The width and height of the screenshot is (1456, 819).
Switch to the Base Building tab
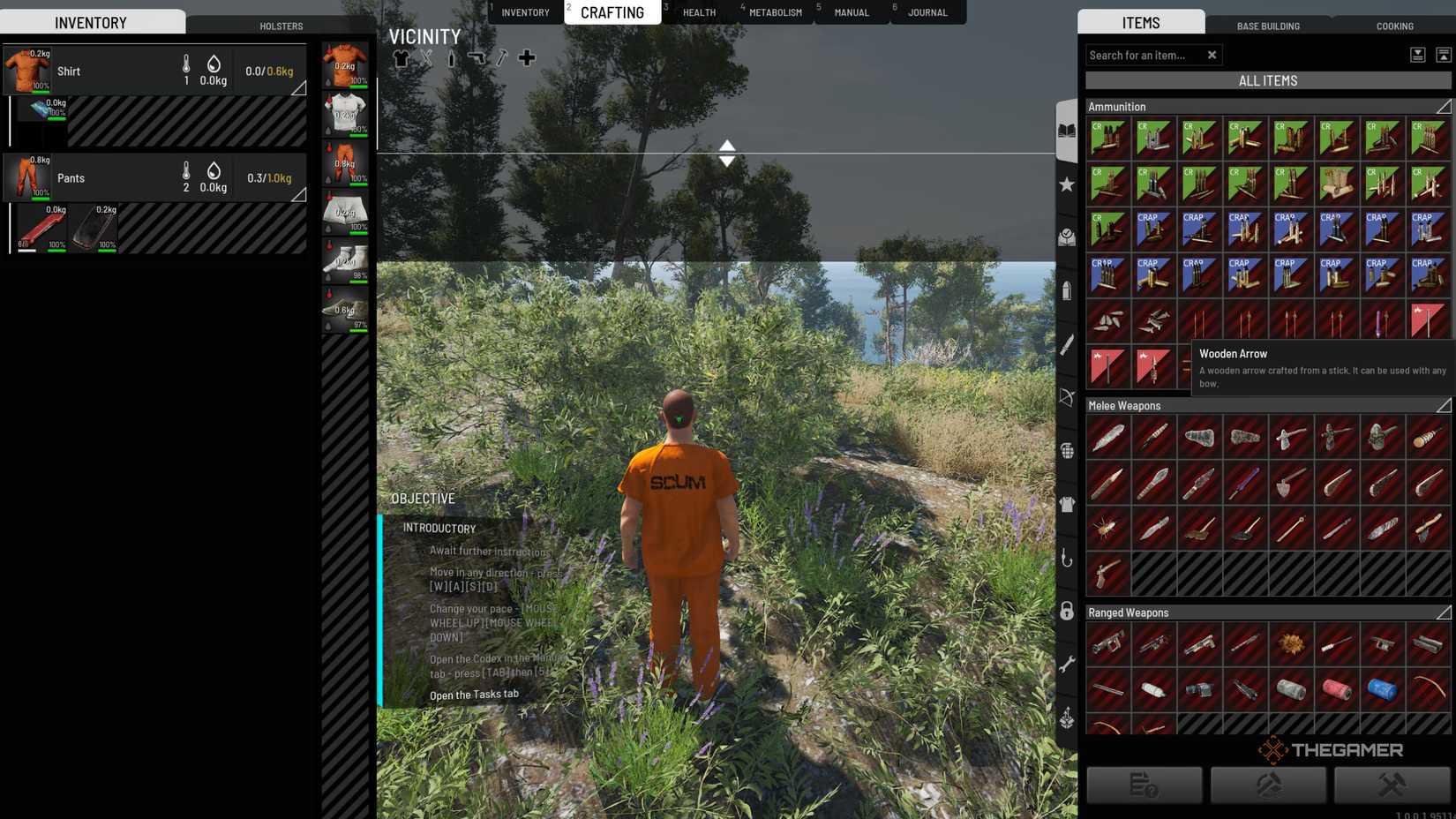[x=1269, y=26]
